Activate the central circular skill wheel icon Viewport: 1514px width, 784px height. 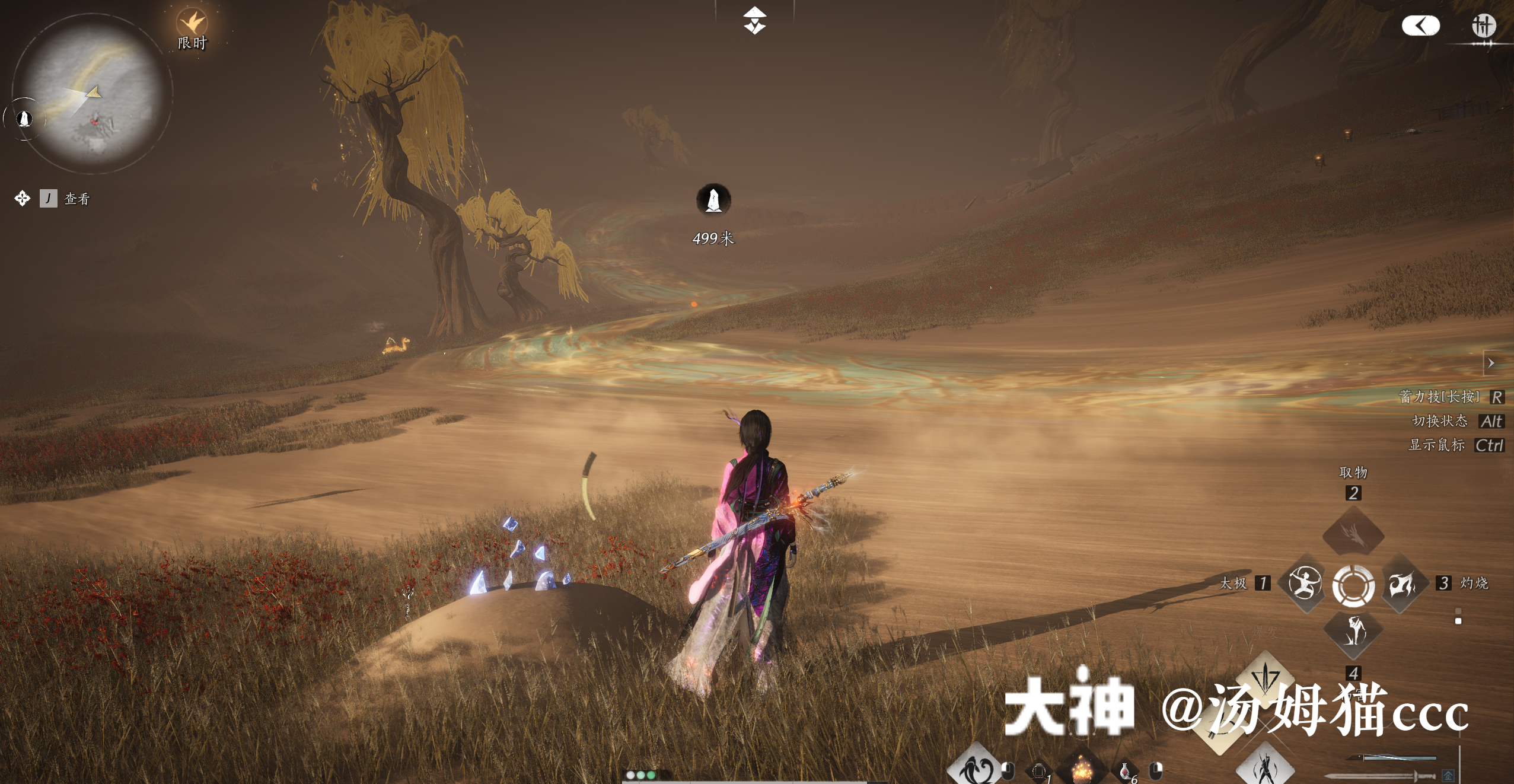point(1353,587)
